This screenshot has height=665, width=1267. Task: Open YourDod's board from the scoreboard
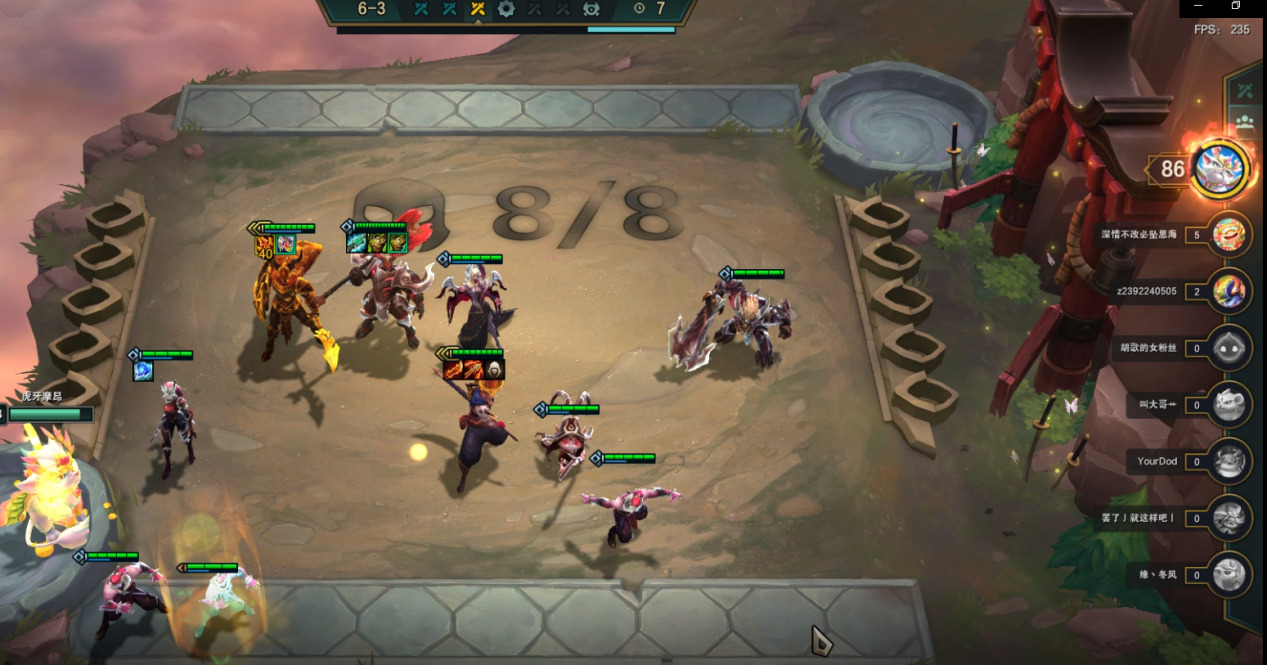[x=1229, y=461]
